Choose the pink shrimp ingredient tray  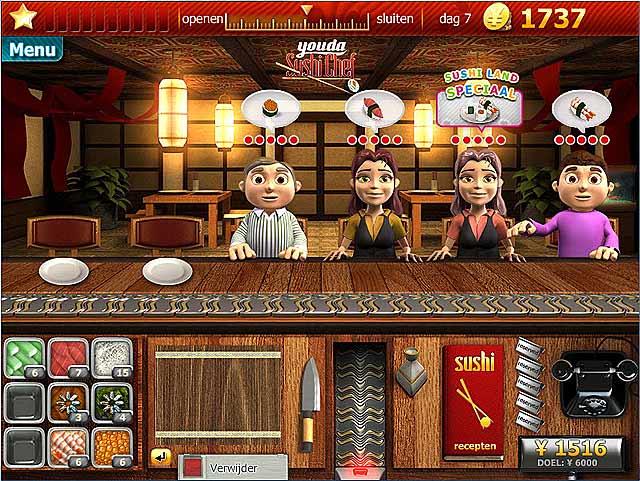click(68, 446)
